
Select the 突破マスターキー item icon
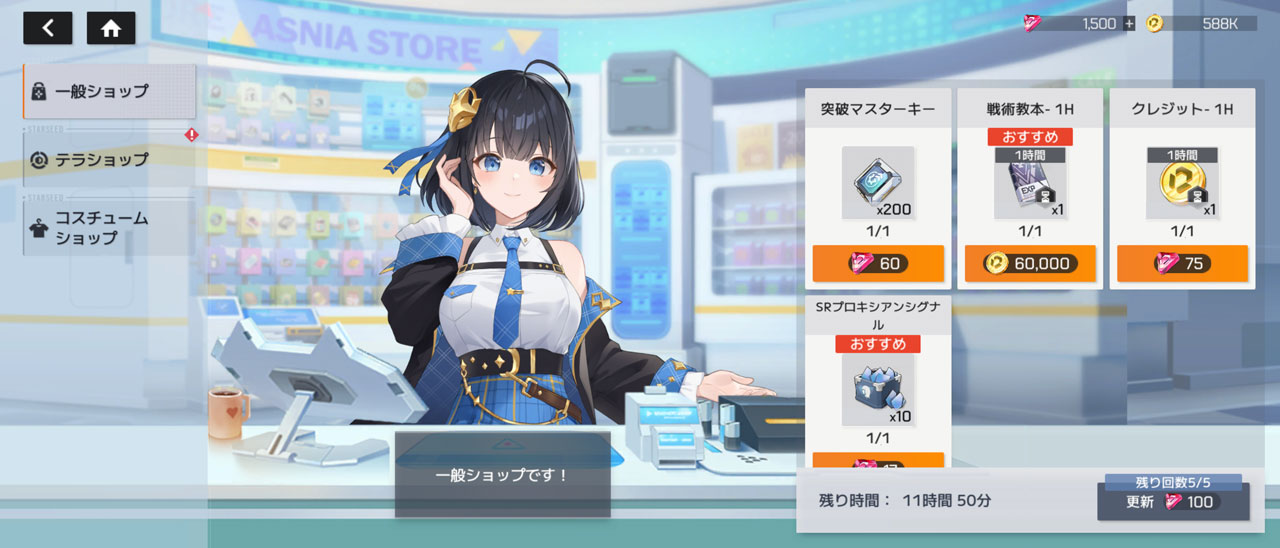878,182
